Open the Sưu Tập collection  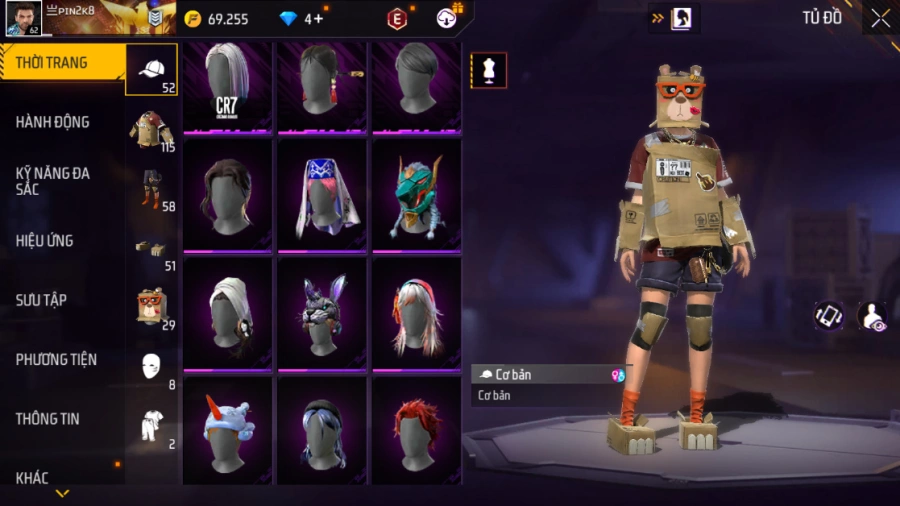[x=41, y=300]
